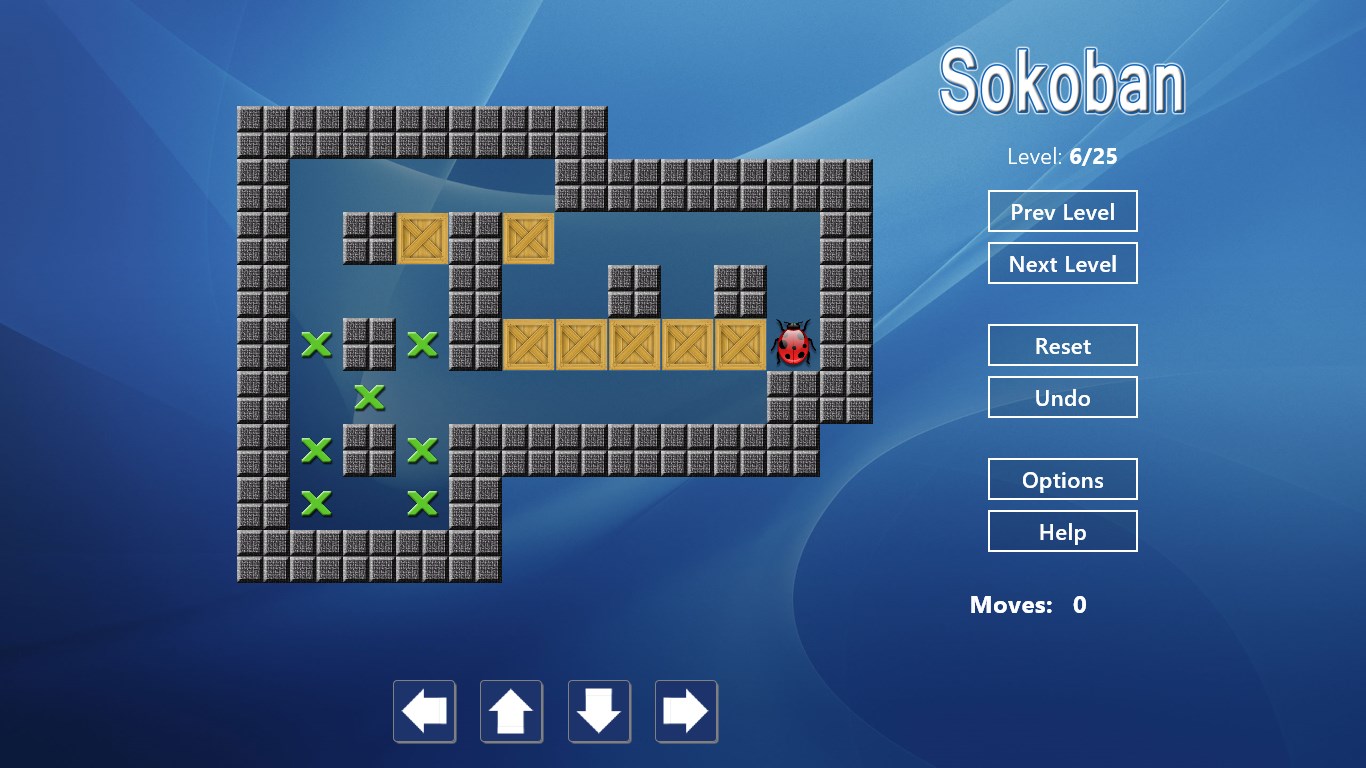This screenshot has width=1366, height=768.
Task: Click the left arrow movement control
Action: point(424,711)
